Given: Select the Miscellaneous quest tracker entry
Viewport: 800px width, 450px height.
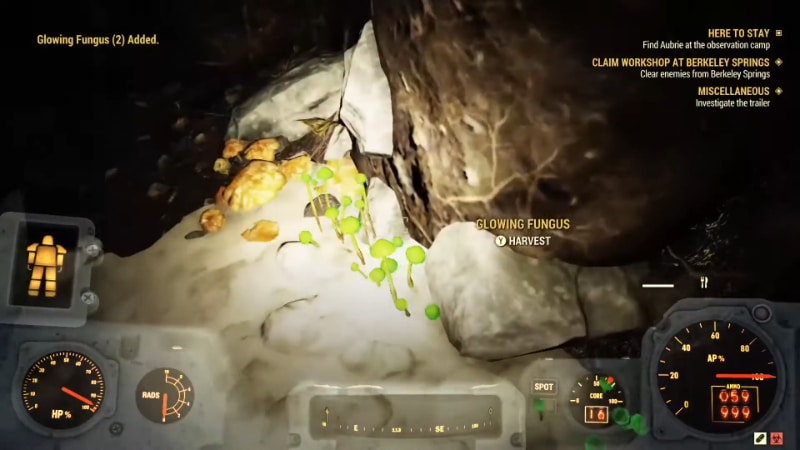Looking at the screenshot, I should (733, 91).
